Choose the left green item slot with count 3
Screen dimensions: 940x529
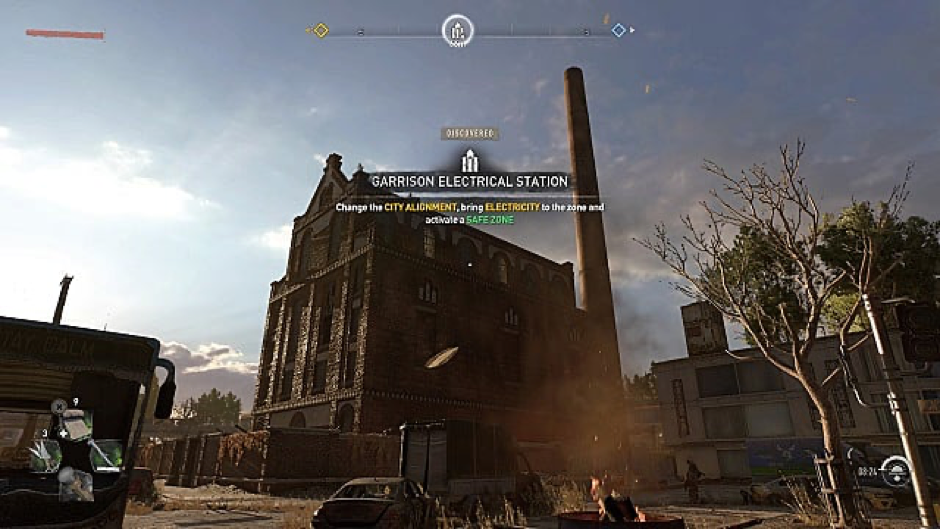[x=46, y=455]
